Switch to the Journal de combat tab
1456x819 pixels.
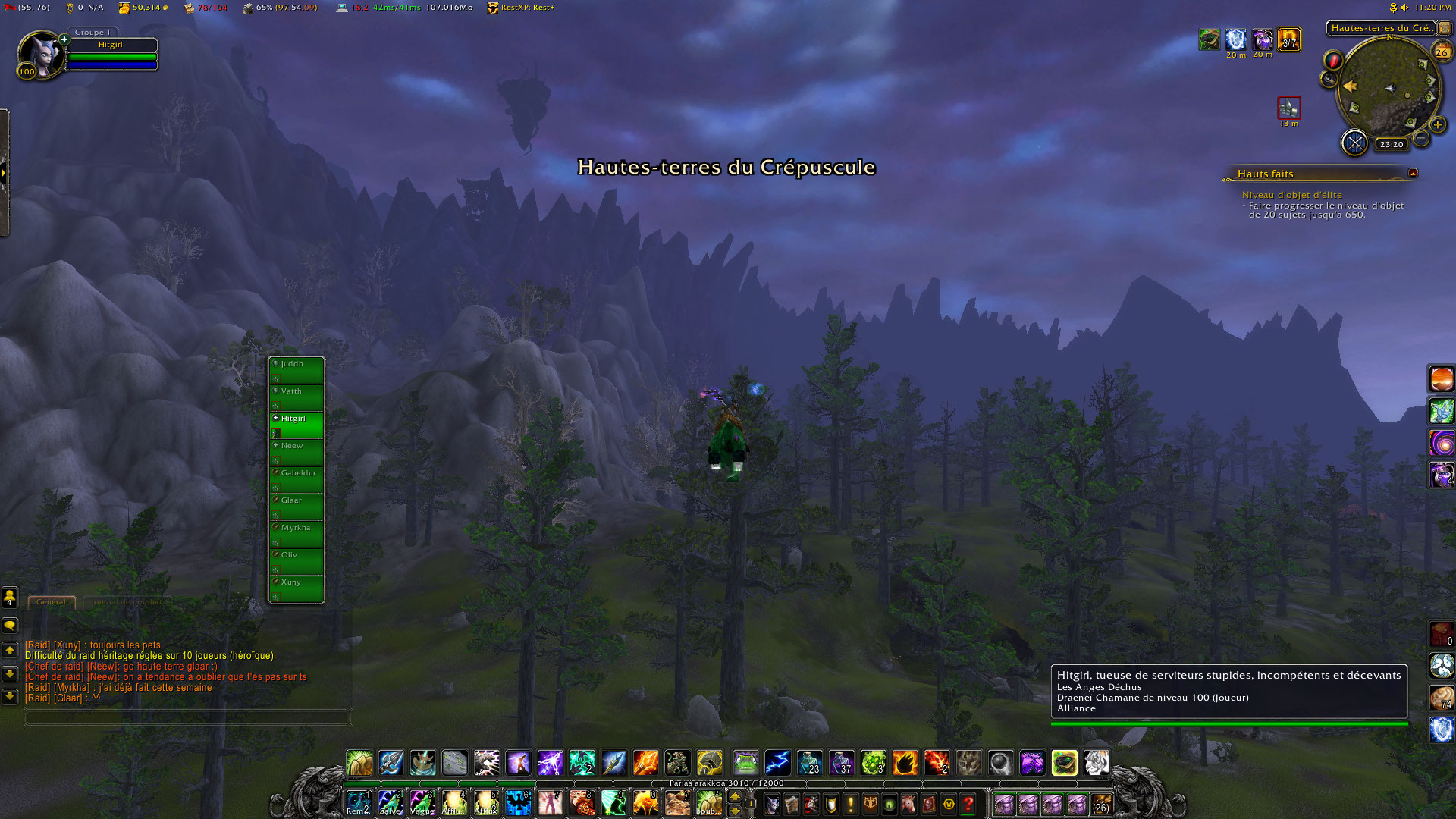click(127, 602)
